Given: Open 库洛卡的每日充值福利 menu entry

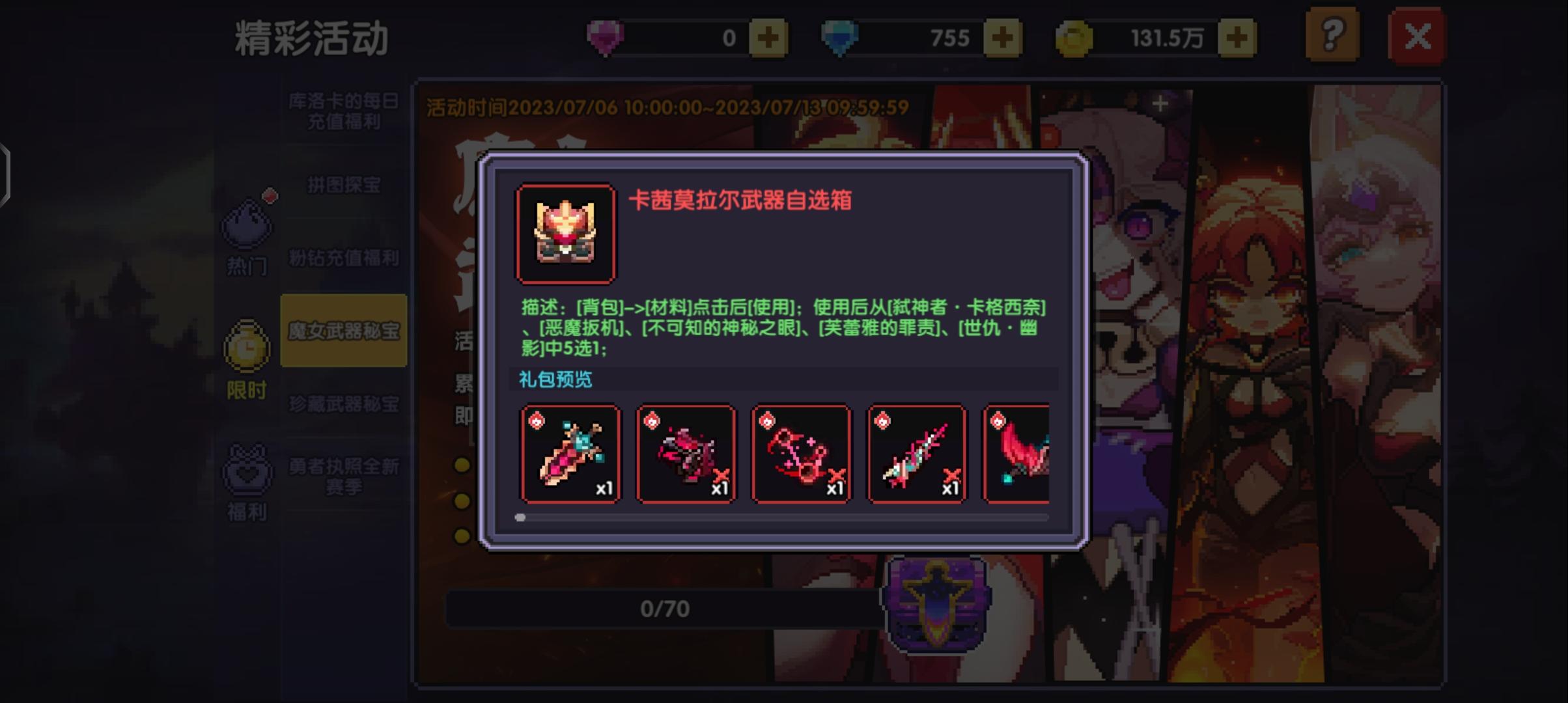Looking at the screenshot, I should [x=344, y=111].
